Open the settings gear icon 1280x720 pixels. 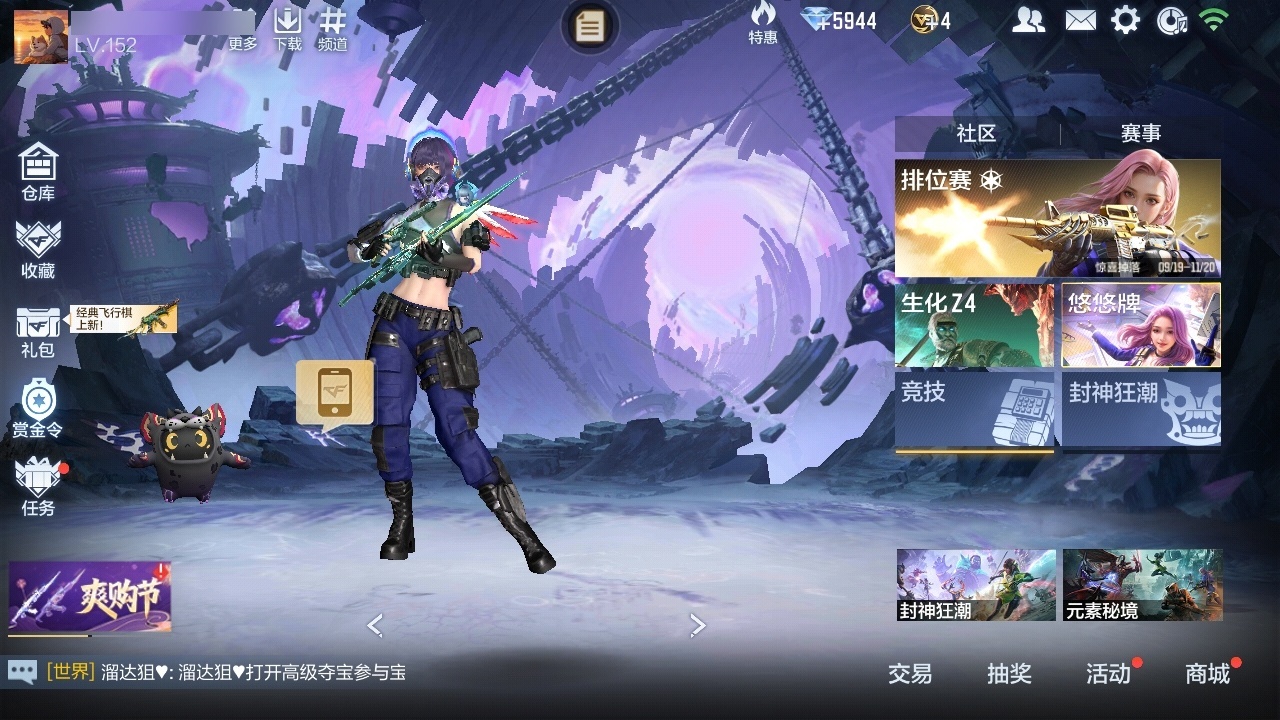pyautogui.click(x=1125, y=20)
